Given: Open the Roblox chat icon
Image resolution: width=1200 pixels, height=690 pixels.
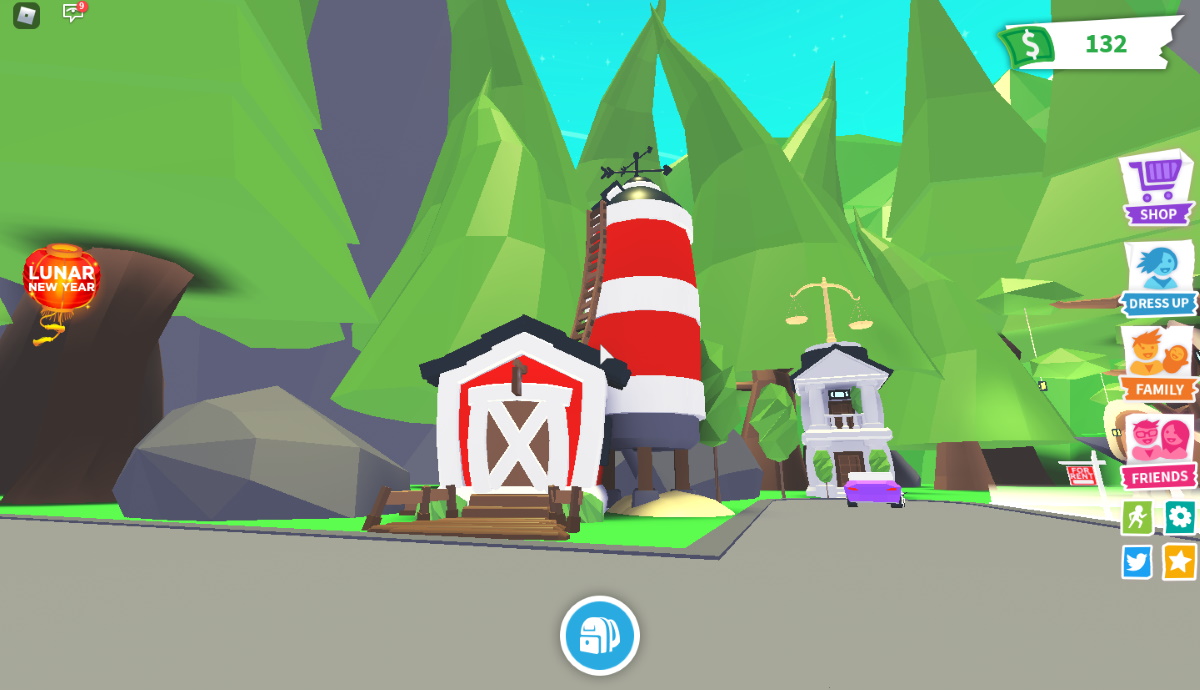Looking at the screenshot, I should 73,13.
